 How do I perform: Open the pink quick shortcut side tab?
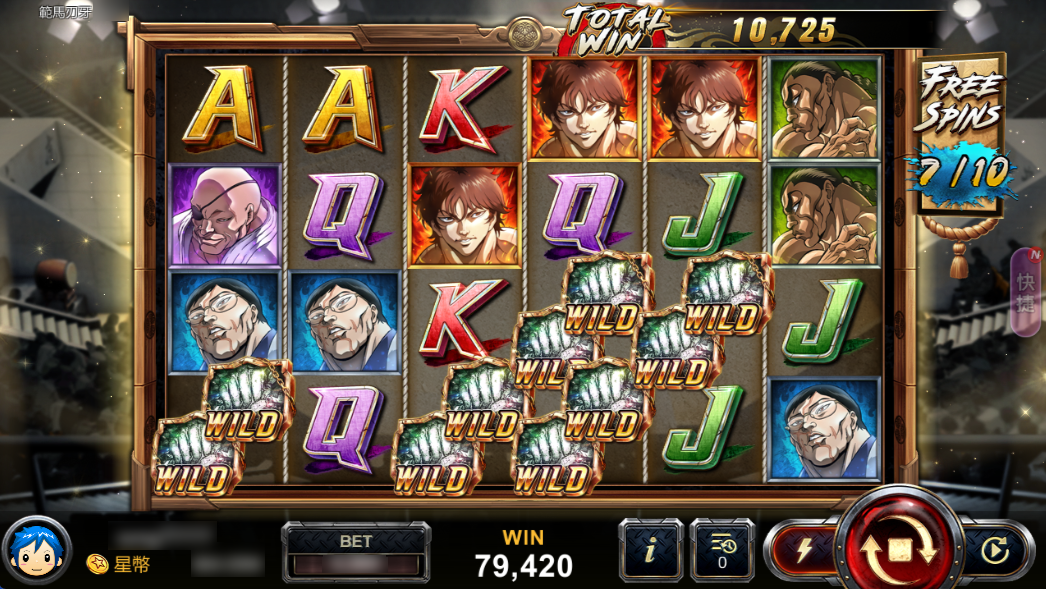pyautogui.click(x=1027, y=291)
